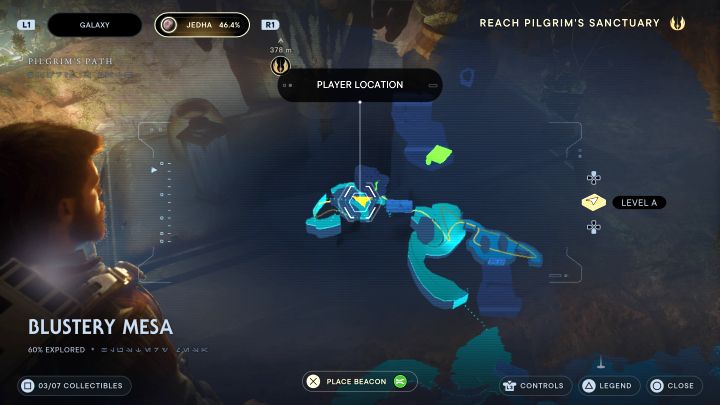
Task: Open the 03/07 Collectibles tracker
Action: (75, 385)
